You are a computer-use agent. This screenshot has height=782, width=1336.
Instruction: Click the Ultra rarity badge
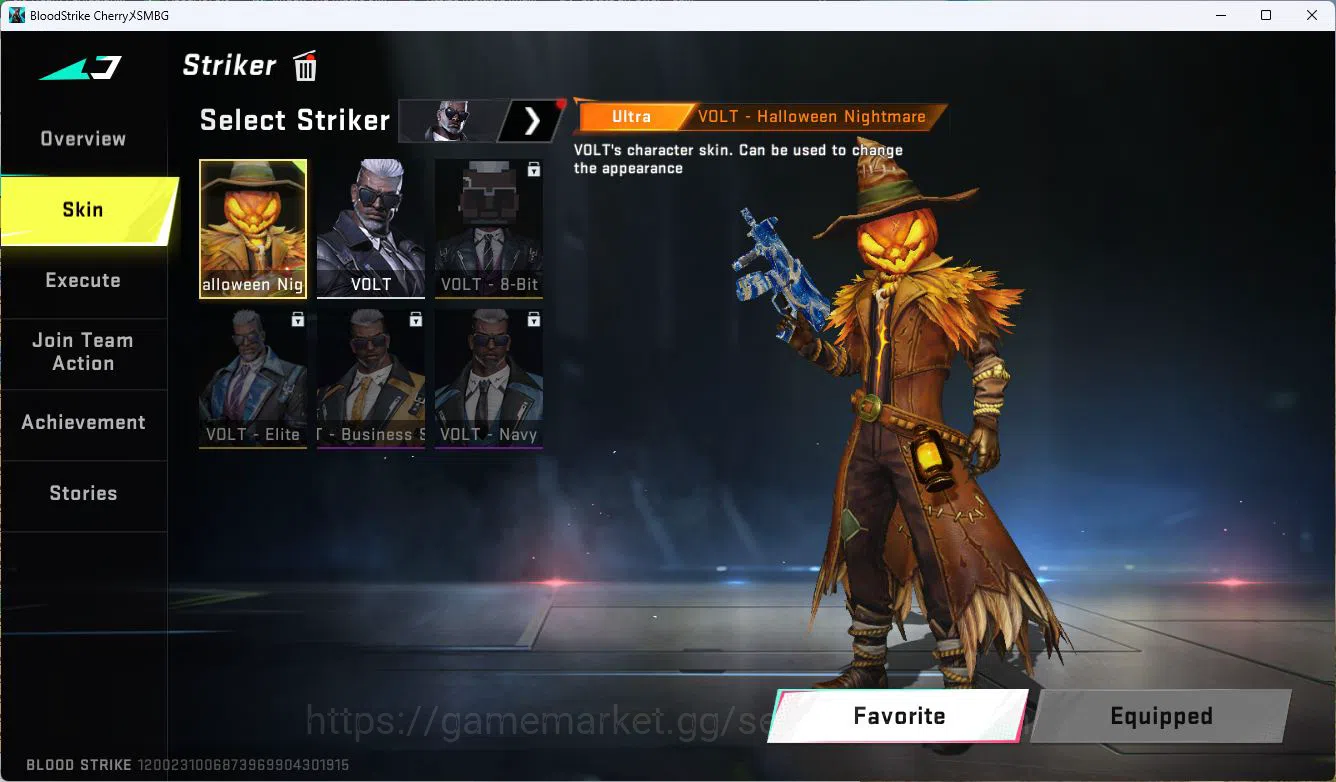633,116
